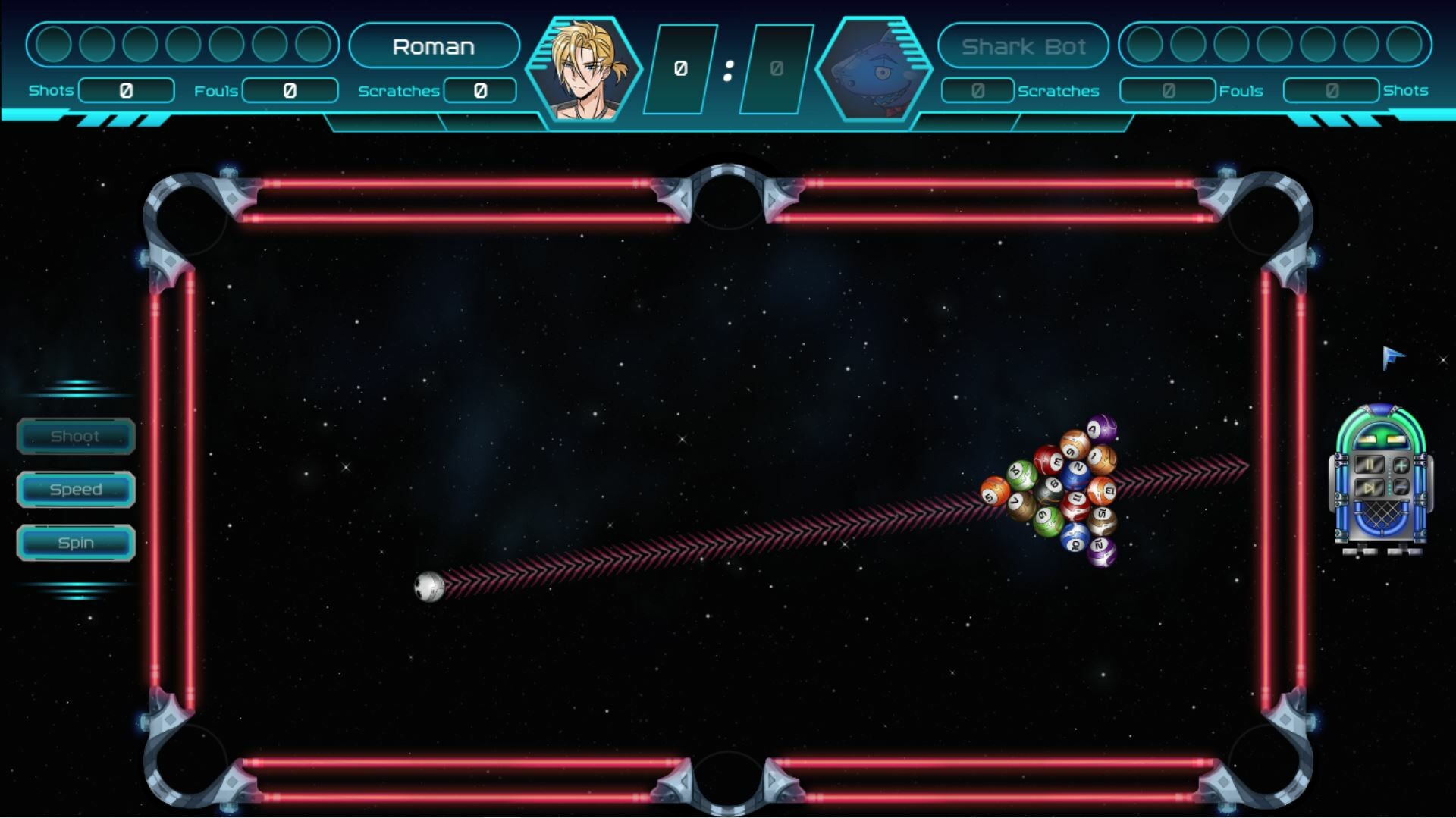Open the Speed control
Viewport: 1456px width, 818px height.
click(76, 489)
